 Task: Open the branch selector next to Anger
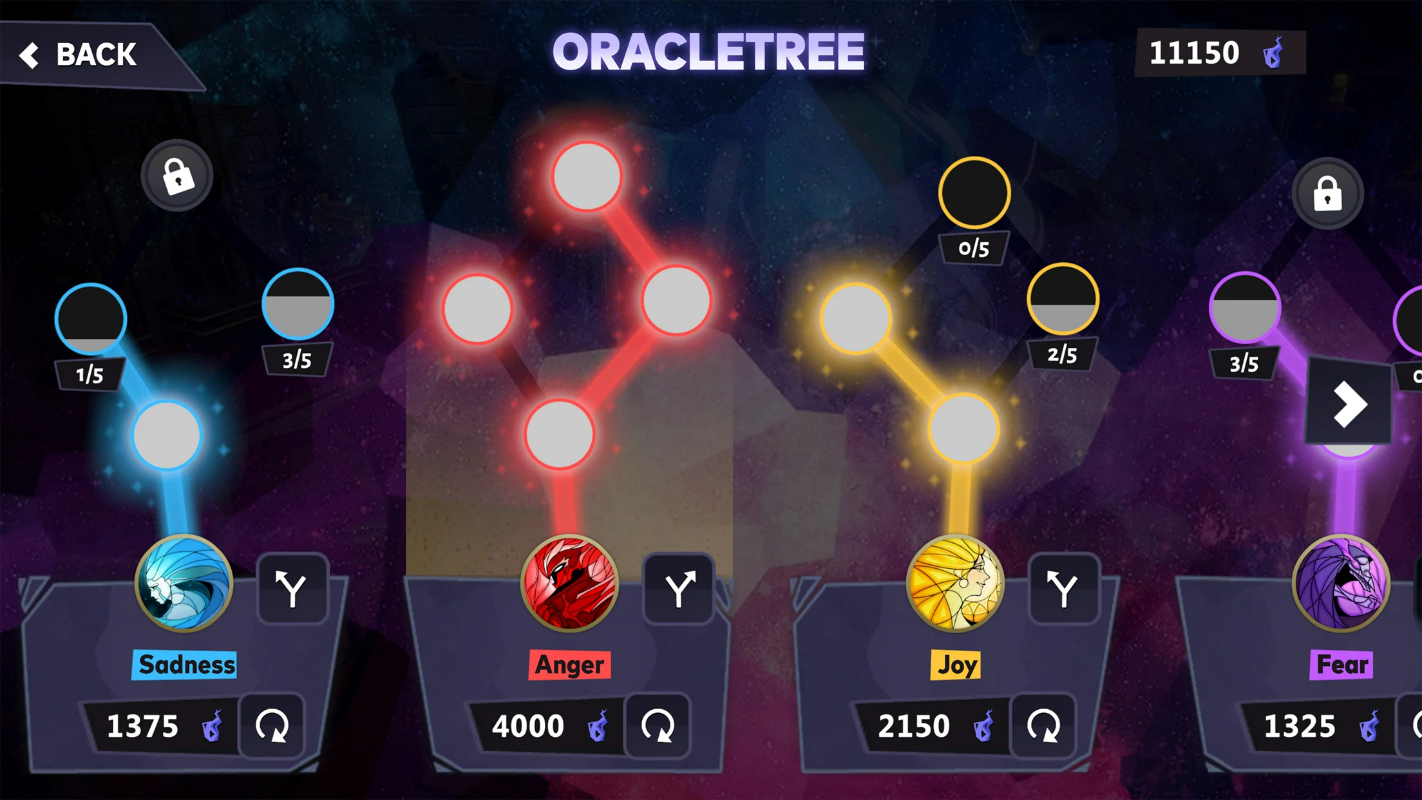[x=679, y=590]
